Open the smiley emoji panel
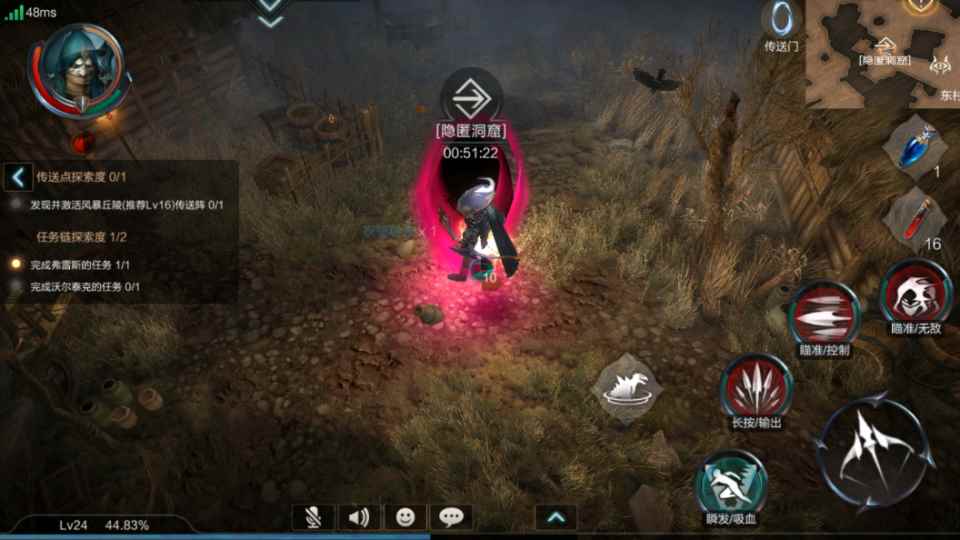 click(x=405, y=517)
